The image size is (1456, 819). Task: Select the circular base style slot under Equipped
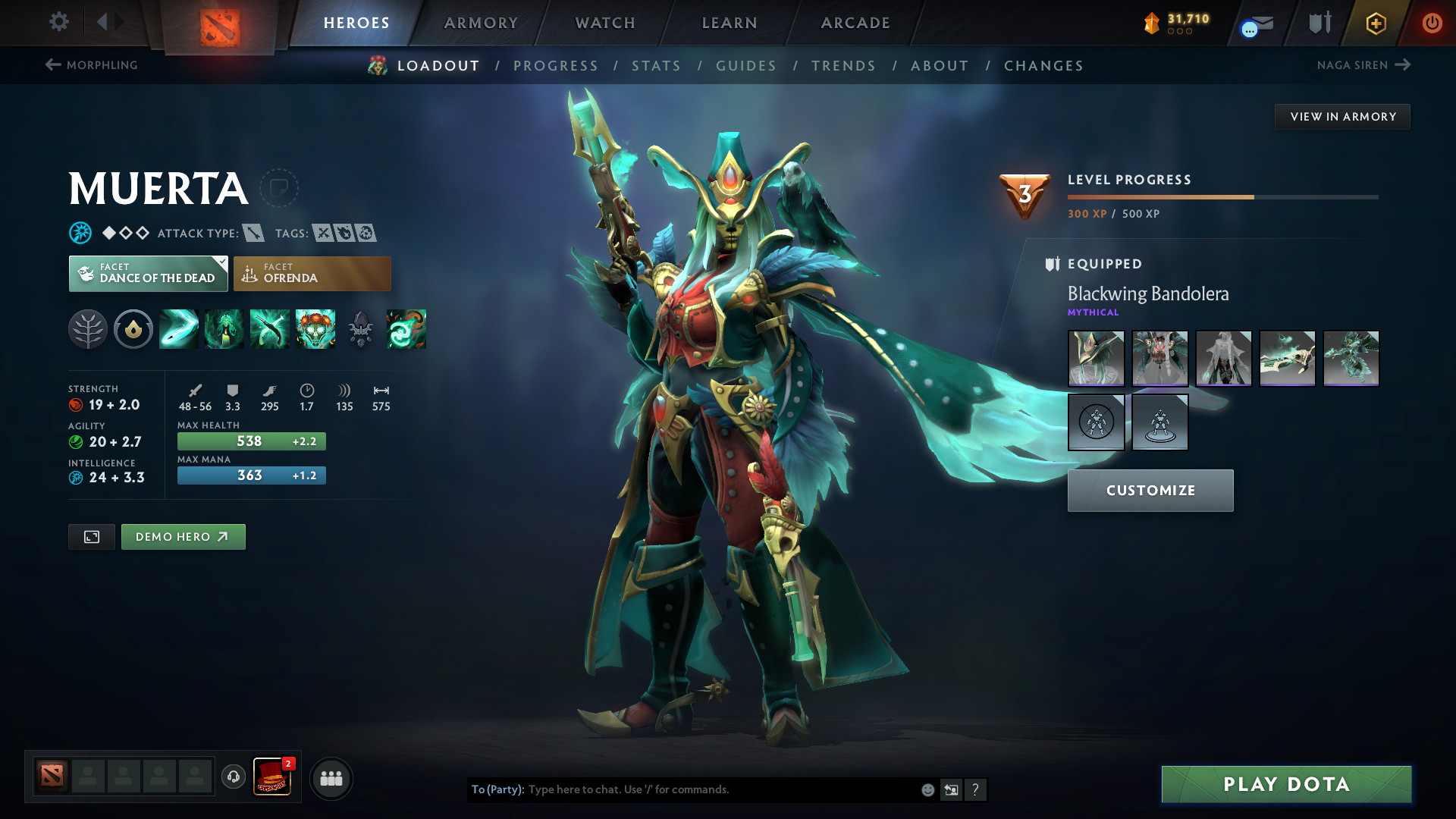pos(1096,422)
